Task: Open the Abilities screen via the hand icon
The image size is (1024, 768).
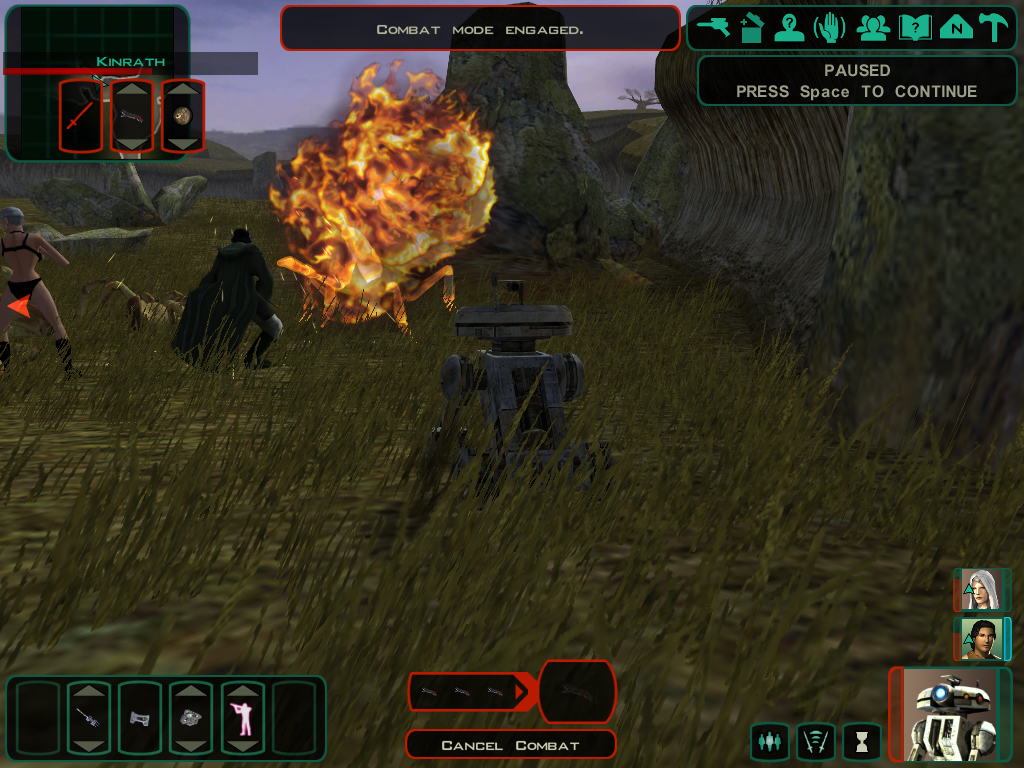Action: point(830,27)
